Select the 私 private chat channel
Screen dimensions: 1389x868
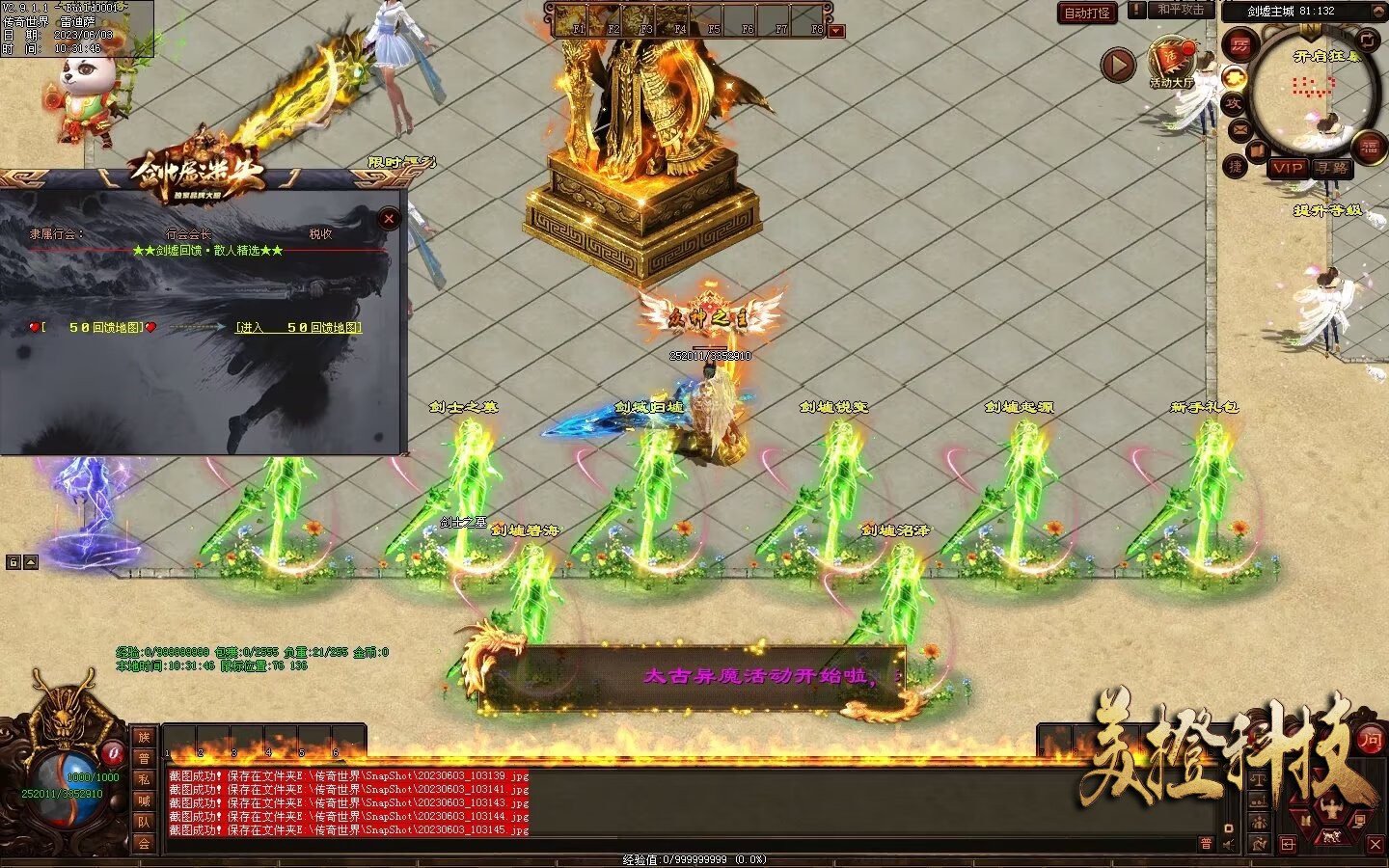point(144,779)
